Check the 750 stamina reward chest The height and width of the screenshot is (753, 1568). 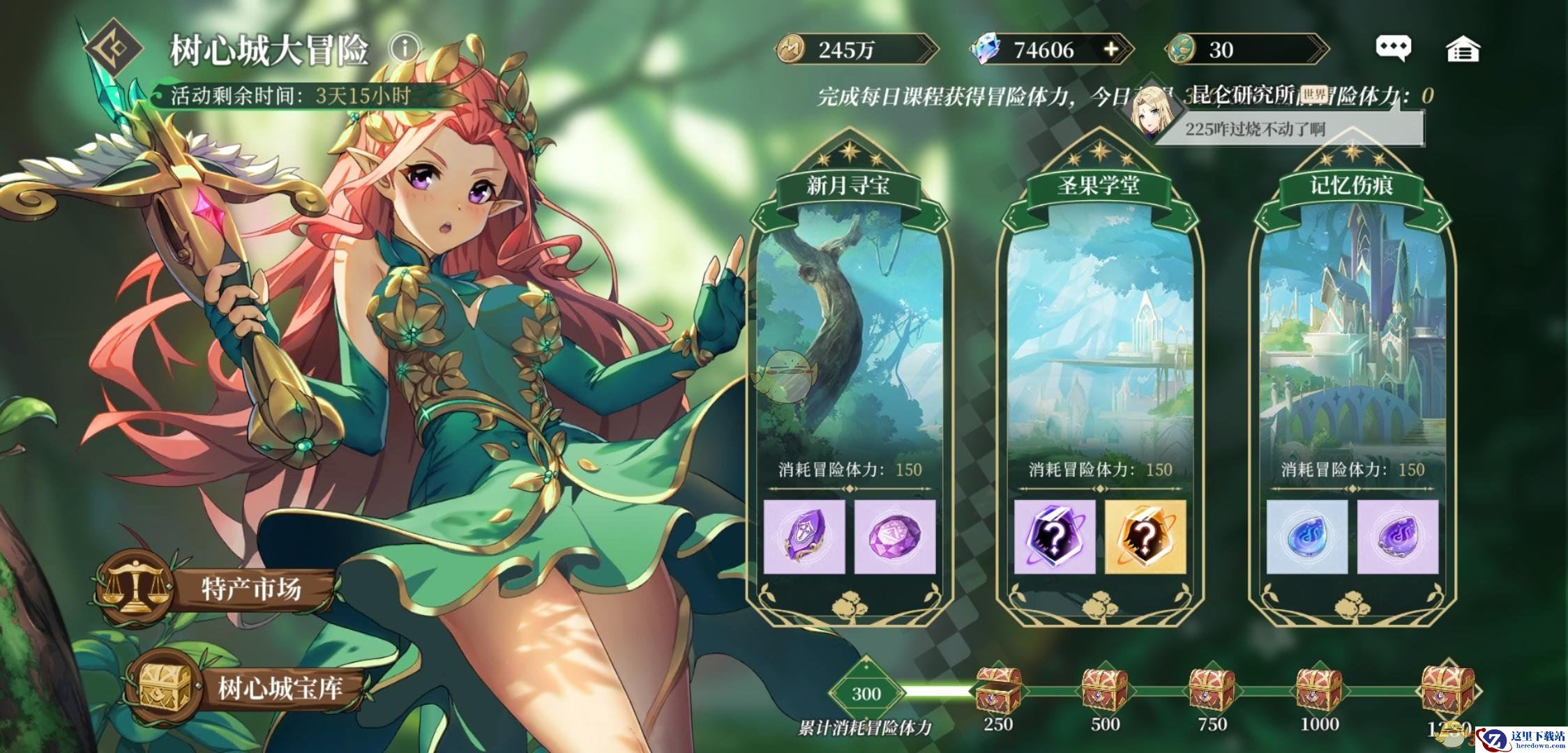[1212, 689]
